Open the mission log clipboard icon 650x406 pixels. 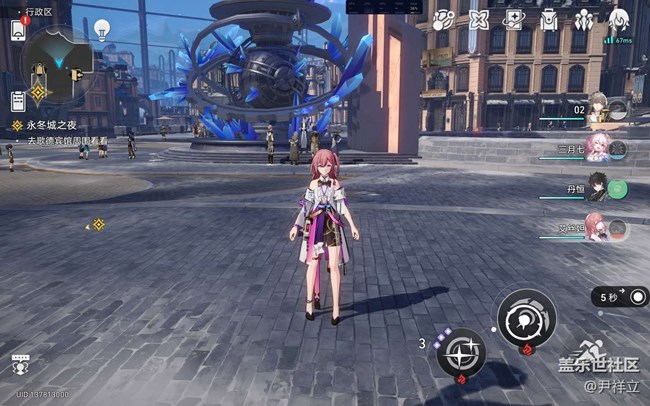18,100
